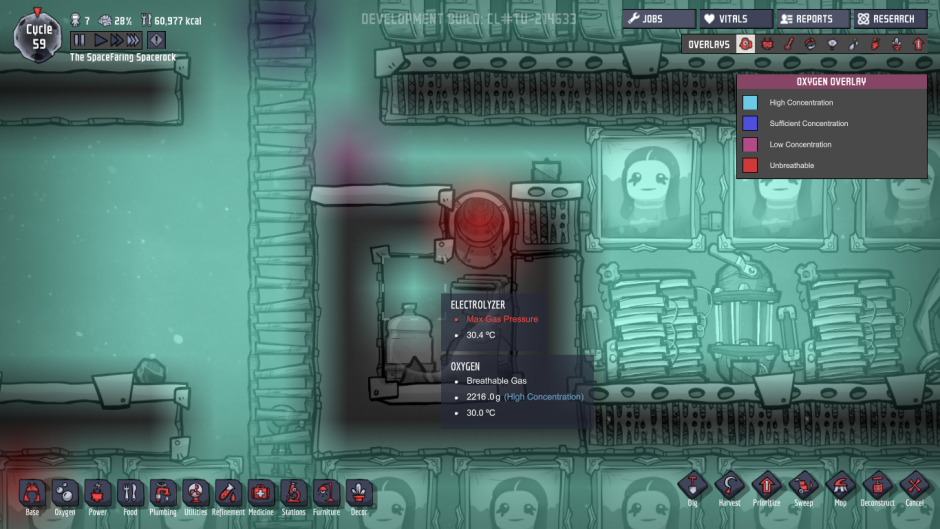Switch to the Power overlay battery icon
Screen dimensions: 940x529
[x=767, y=44]
